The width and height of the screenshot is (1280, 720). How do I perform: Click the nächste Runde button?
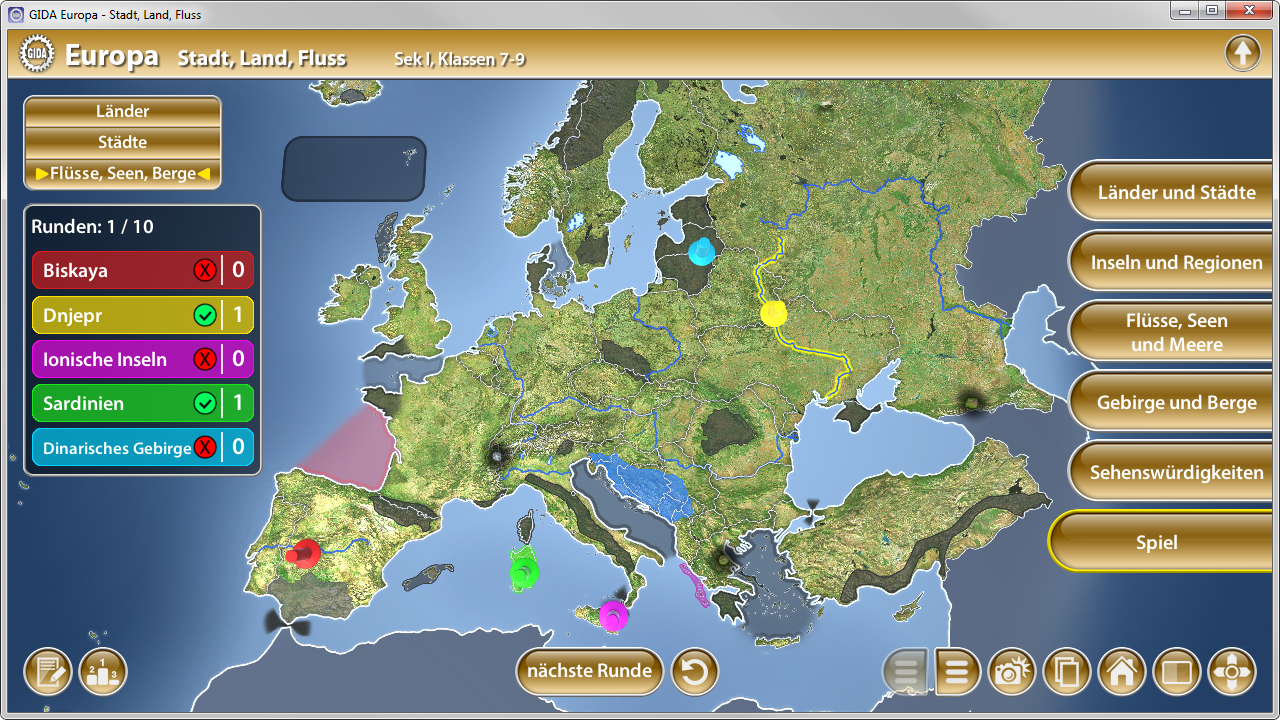pyautogui.click(x=588, y=671)
